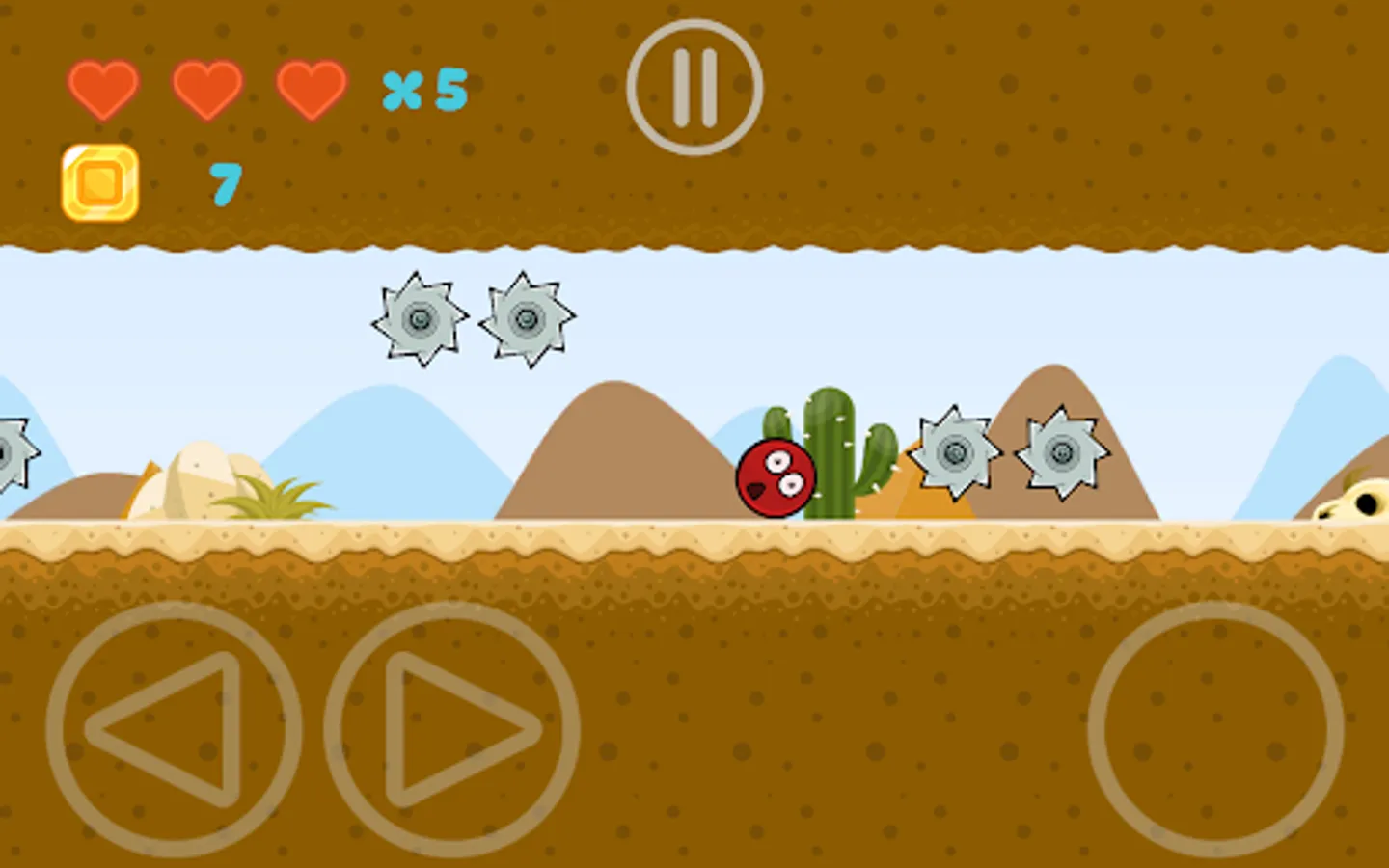Image resolution: width=1389 pixels, height=868 pixels.
Task: Tap the green cactus beside the ball
Action: (828, 448)
